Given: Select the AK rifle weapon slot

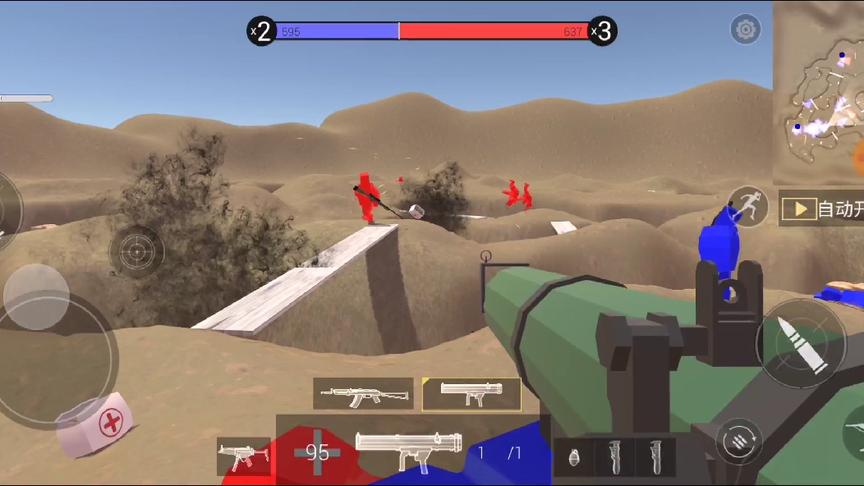Looking at the screenshot, I should coord(363,394).
